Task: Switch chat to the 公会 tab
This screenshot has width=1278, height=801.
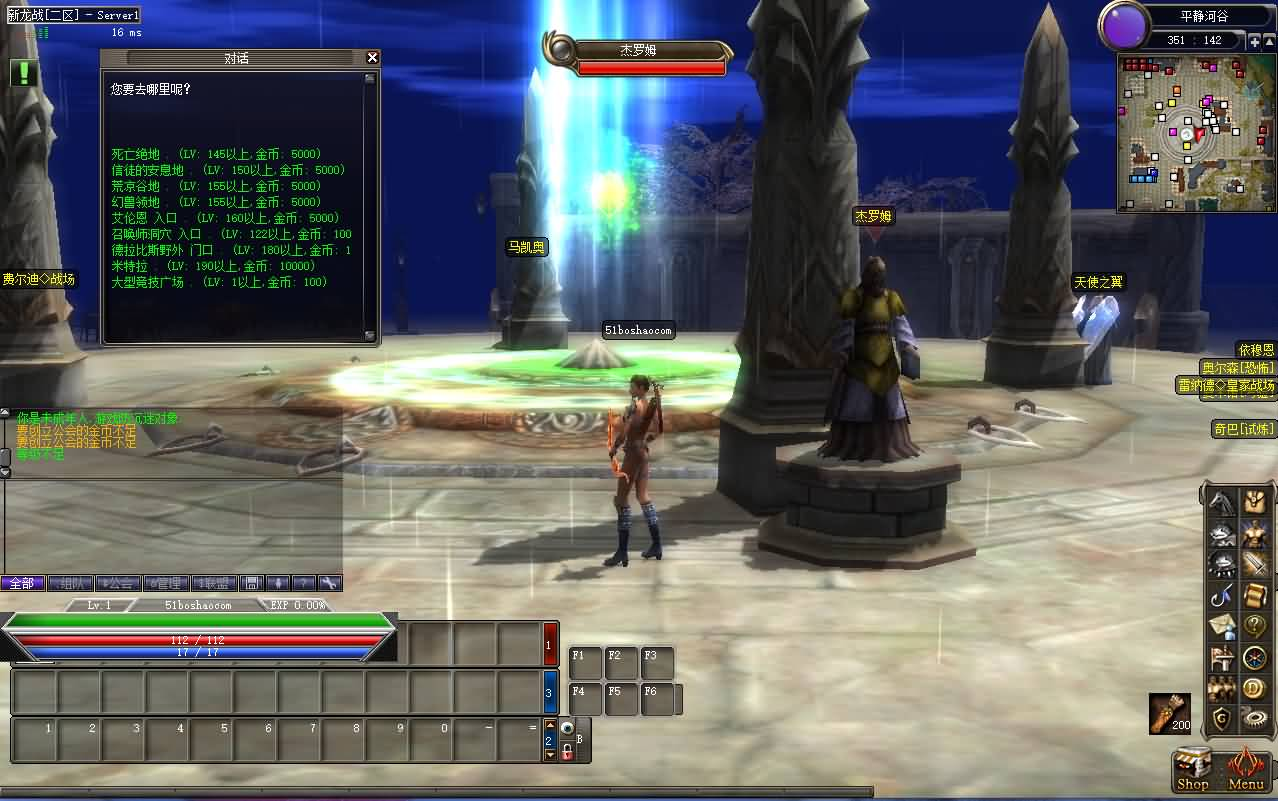Action: coord(118,583)
